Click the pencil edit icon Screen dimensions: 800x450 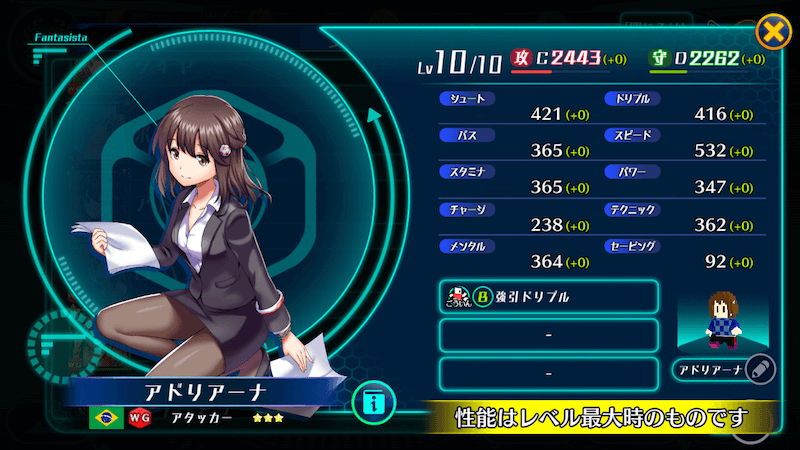[x=759, y=370]
